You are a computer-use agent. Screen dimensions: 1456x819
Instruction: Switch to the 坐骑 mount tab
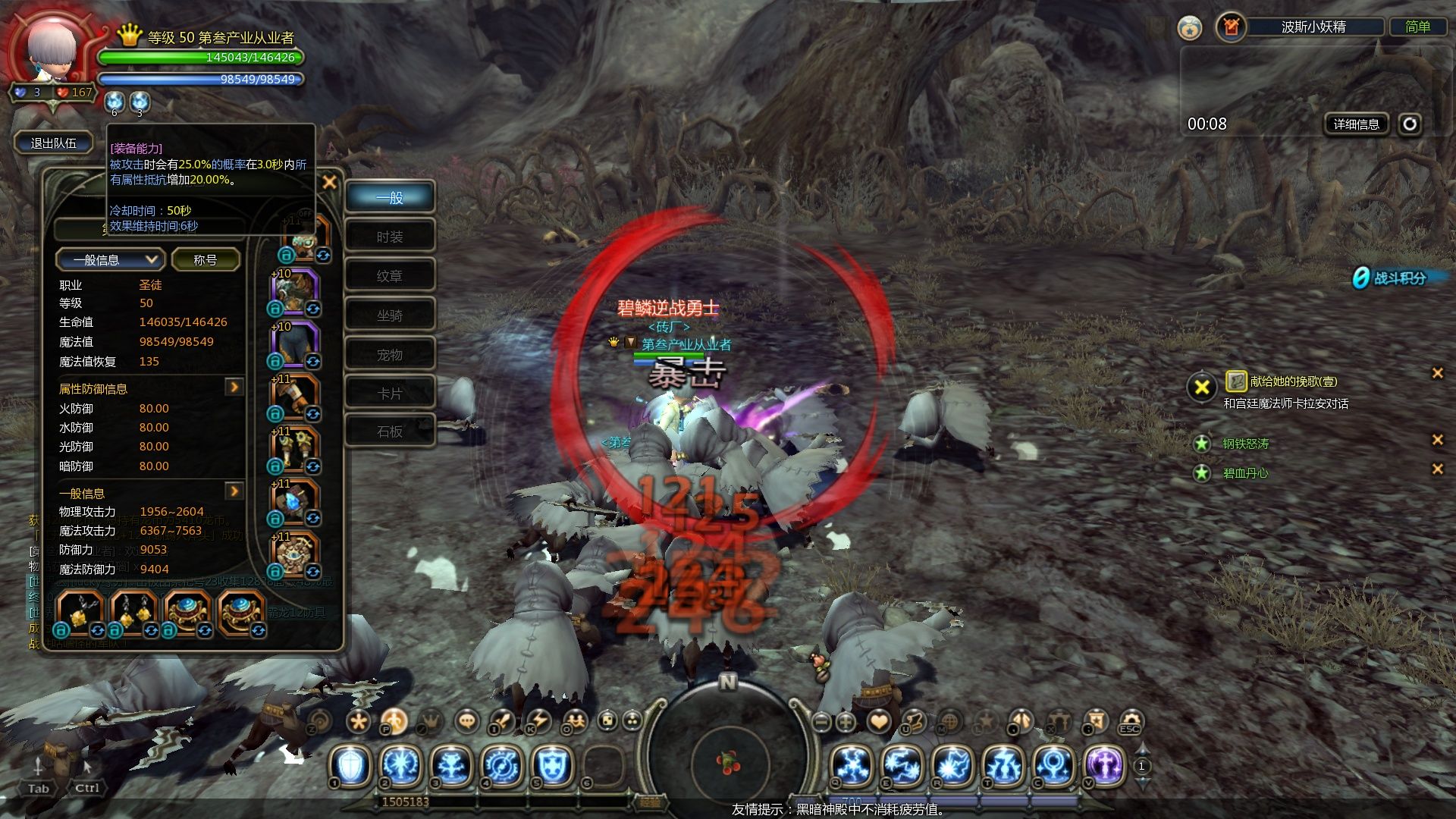tap(390, 315)
